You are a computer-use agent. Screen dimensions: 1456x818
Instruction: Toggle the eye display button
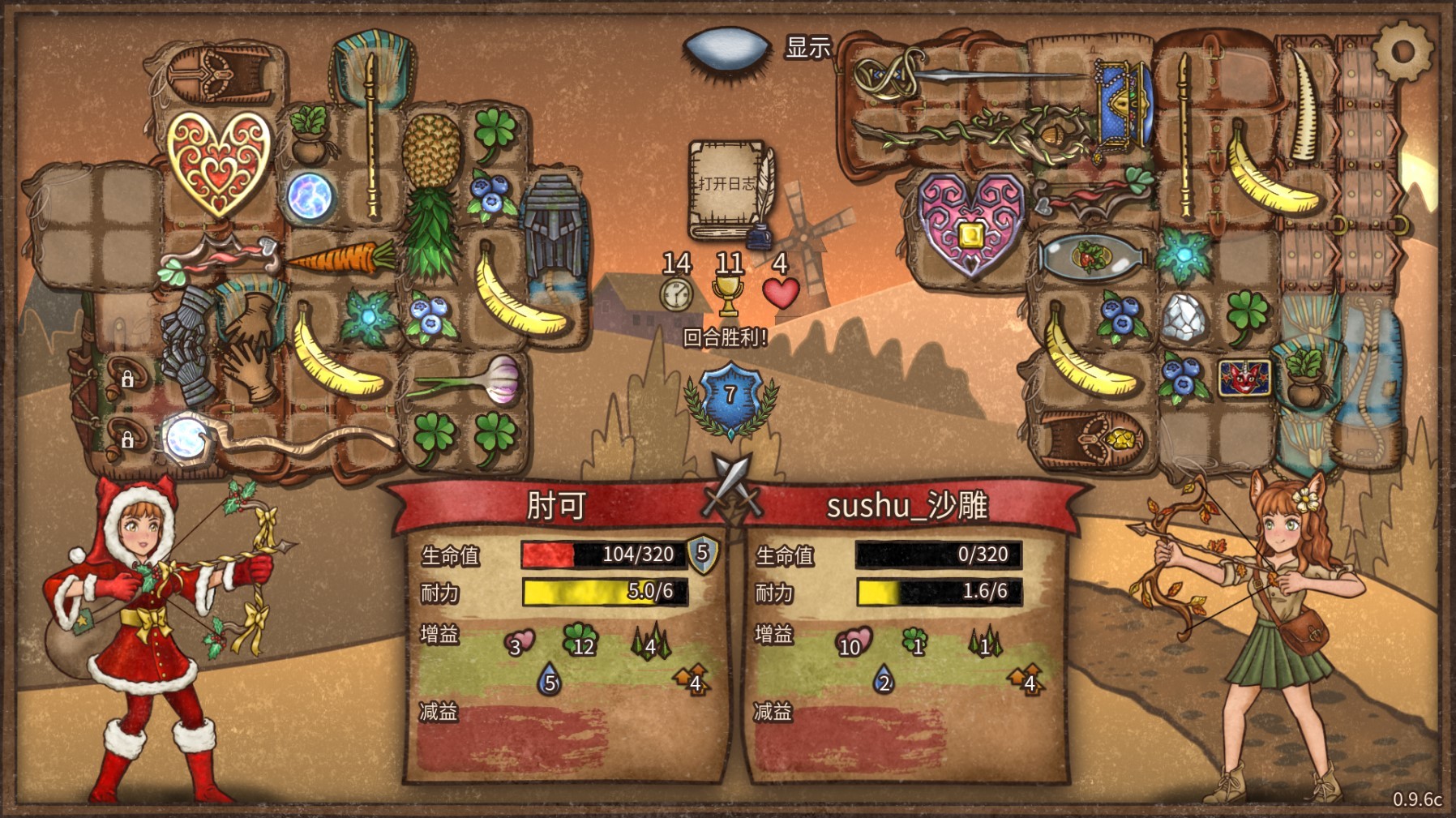(727, 48)
